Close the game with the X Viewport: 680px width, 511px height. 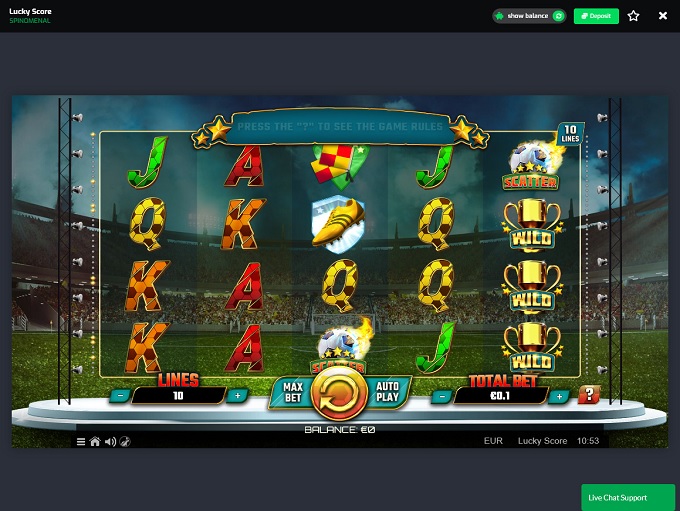[662, 16]
